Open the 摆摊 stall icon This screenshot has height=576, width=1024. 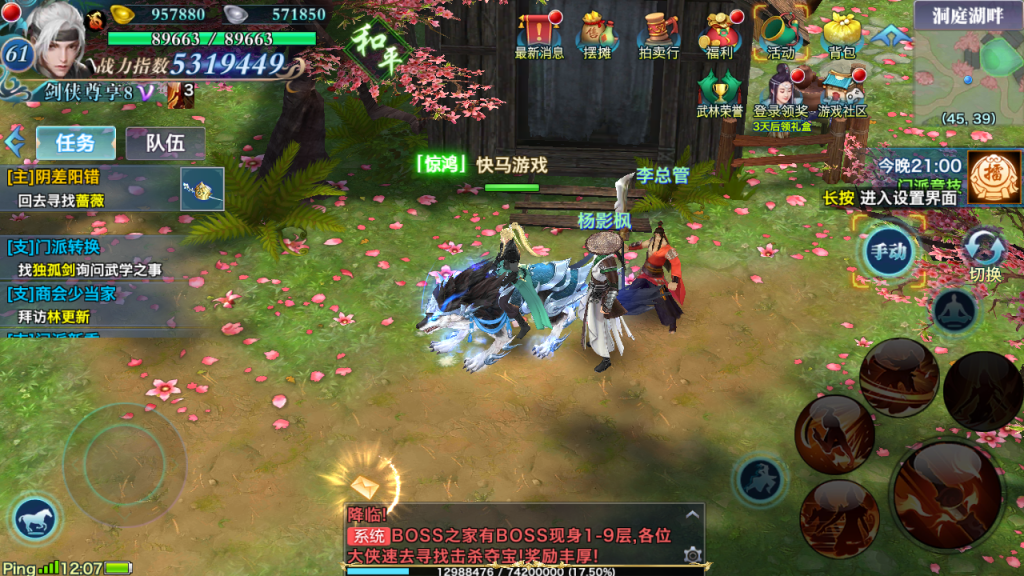click(597, 33)
